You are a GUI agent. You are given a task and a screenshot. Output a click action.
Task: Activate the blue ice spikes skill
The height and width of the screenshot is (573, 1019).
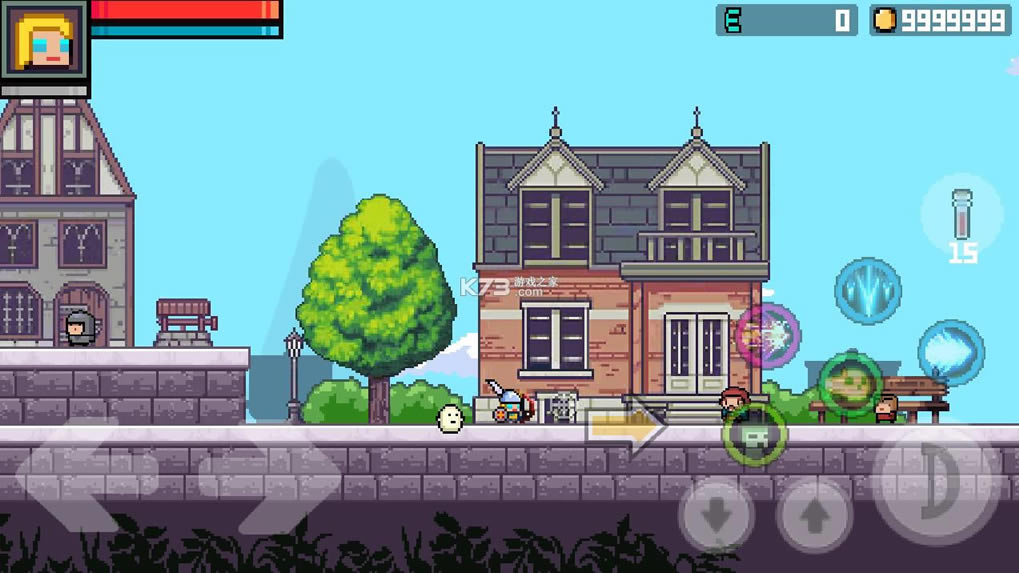pos(868,291)
